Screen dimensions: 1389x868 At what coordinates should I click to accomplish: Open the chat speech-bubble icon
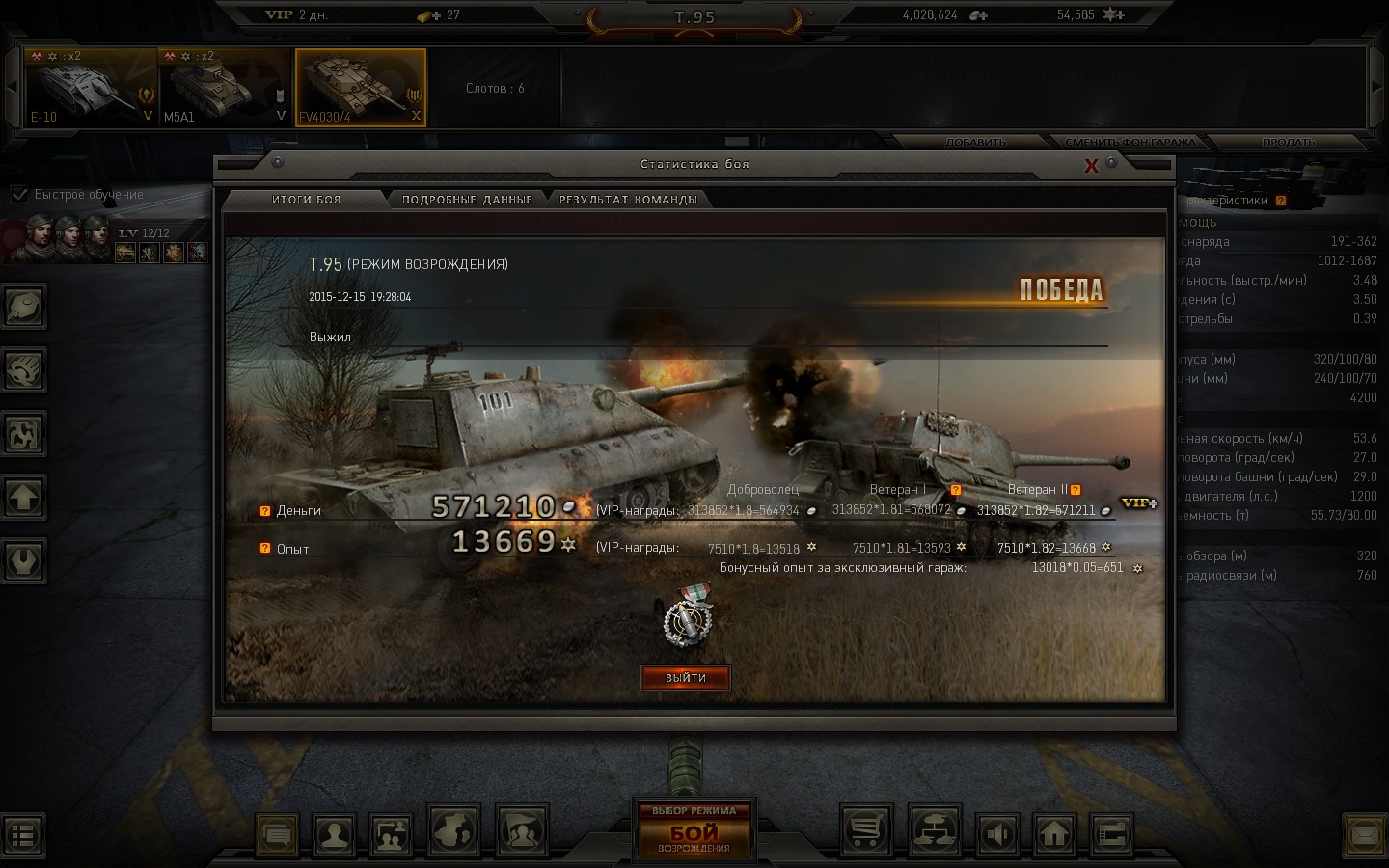278,832
